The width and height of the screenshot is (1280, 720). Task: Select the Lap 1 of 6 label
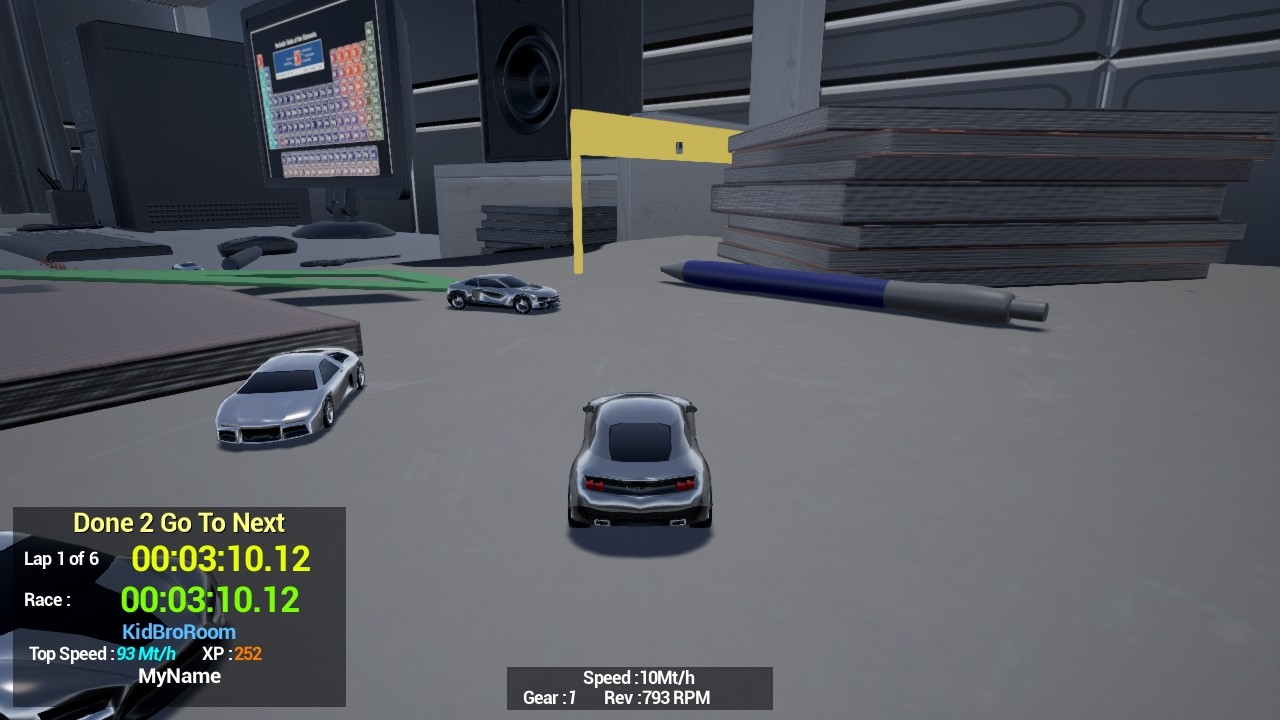61,559
